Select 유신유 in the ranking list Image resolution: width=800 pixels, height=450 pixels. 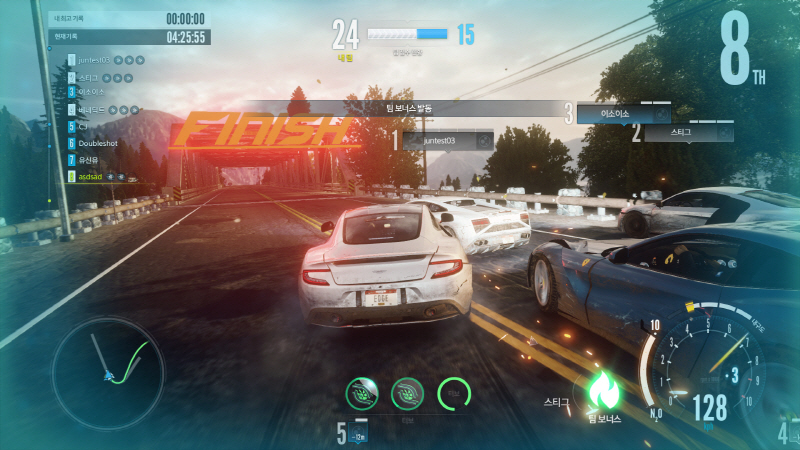[91, 159]
